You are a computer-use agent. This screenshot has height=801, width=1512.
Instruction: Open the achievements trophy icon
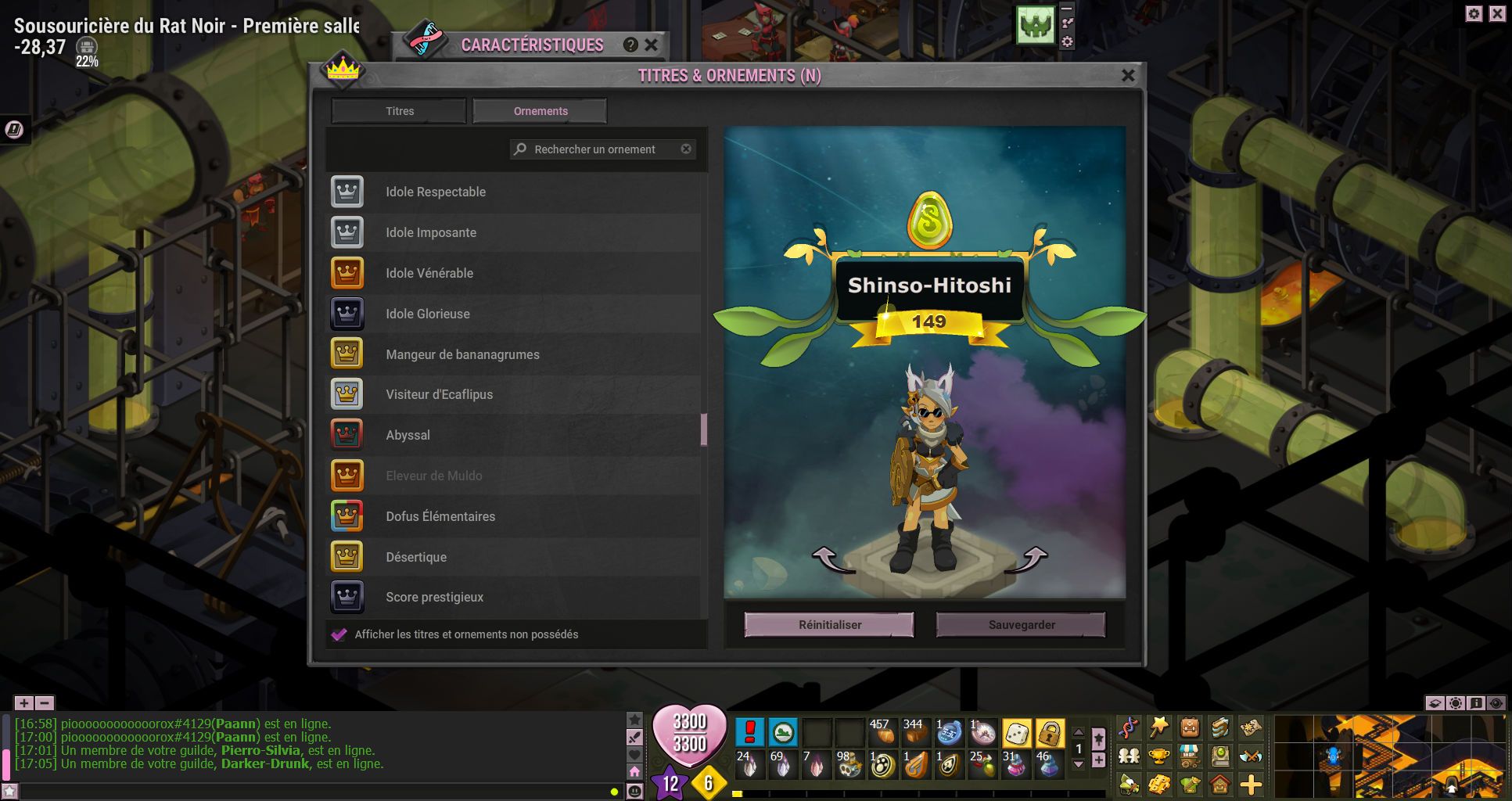[1158, 757]
